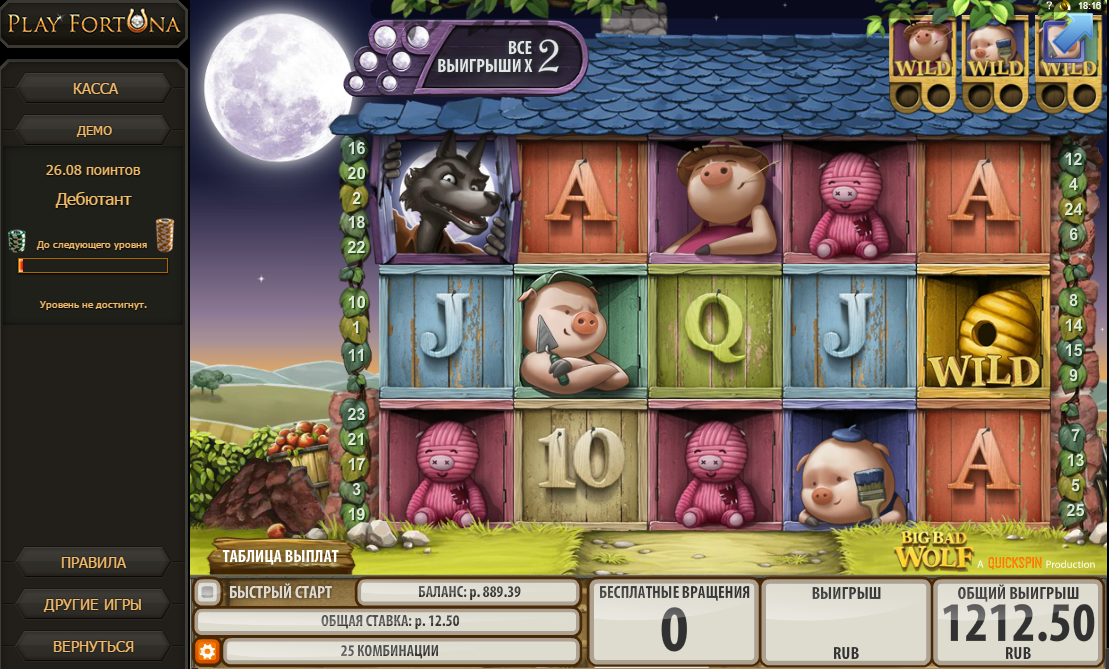Open the fullscreen blue arrow icon

click(1068, 38)
